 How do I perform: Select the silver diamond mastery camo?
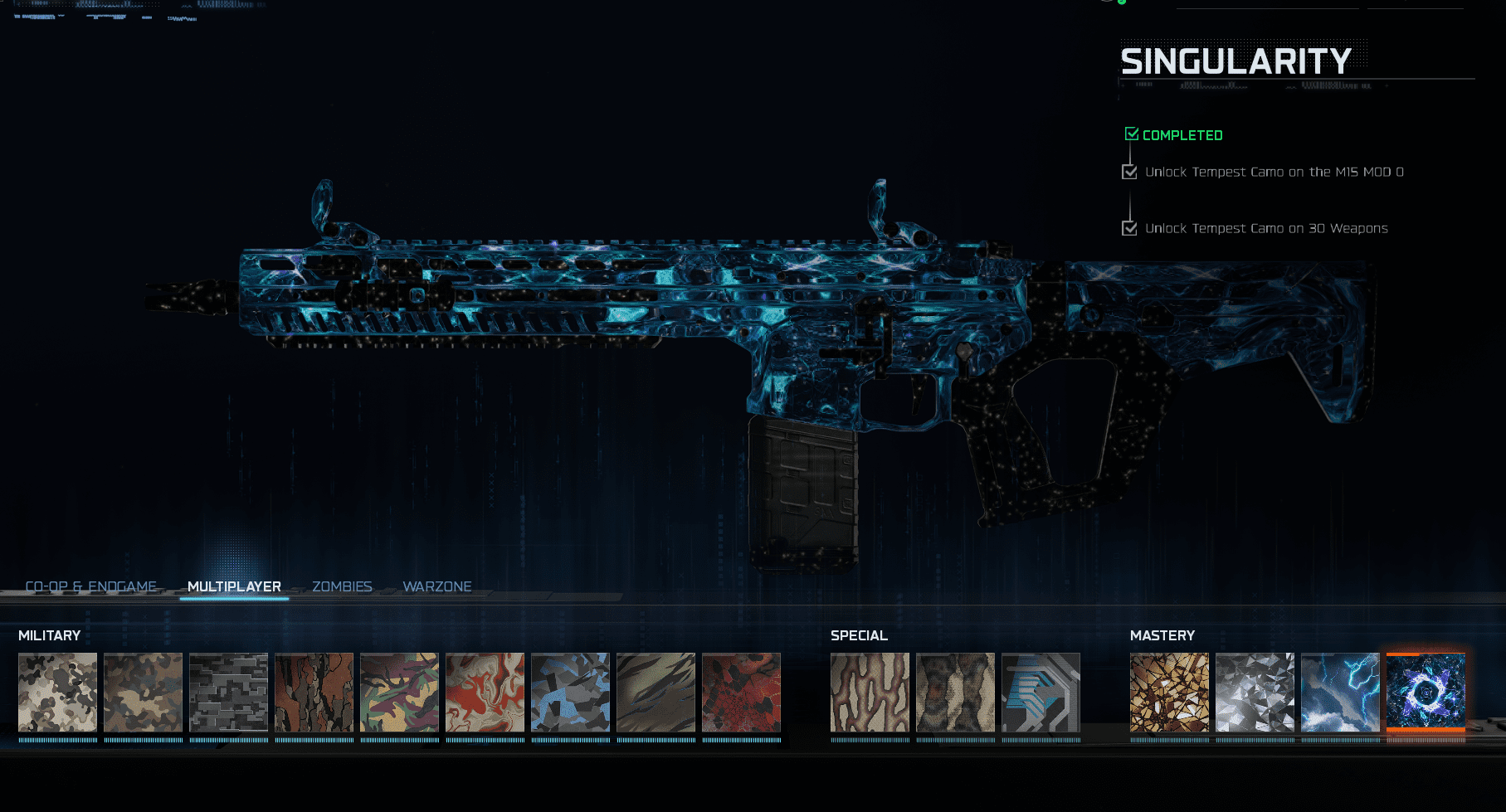(1255, 693)
